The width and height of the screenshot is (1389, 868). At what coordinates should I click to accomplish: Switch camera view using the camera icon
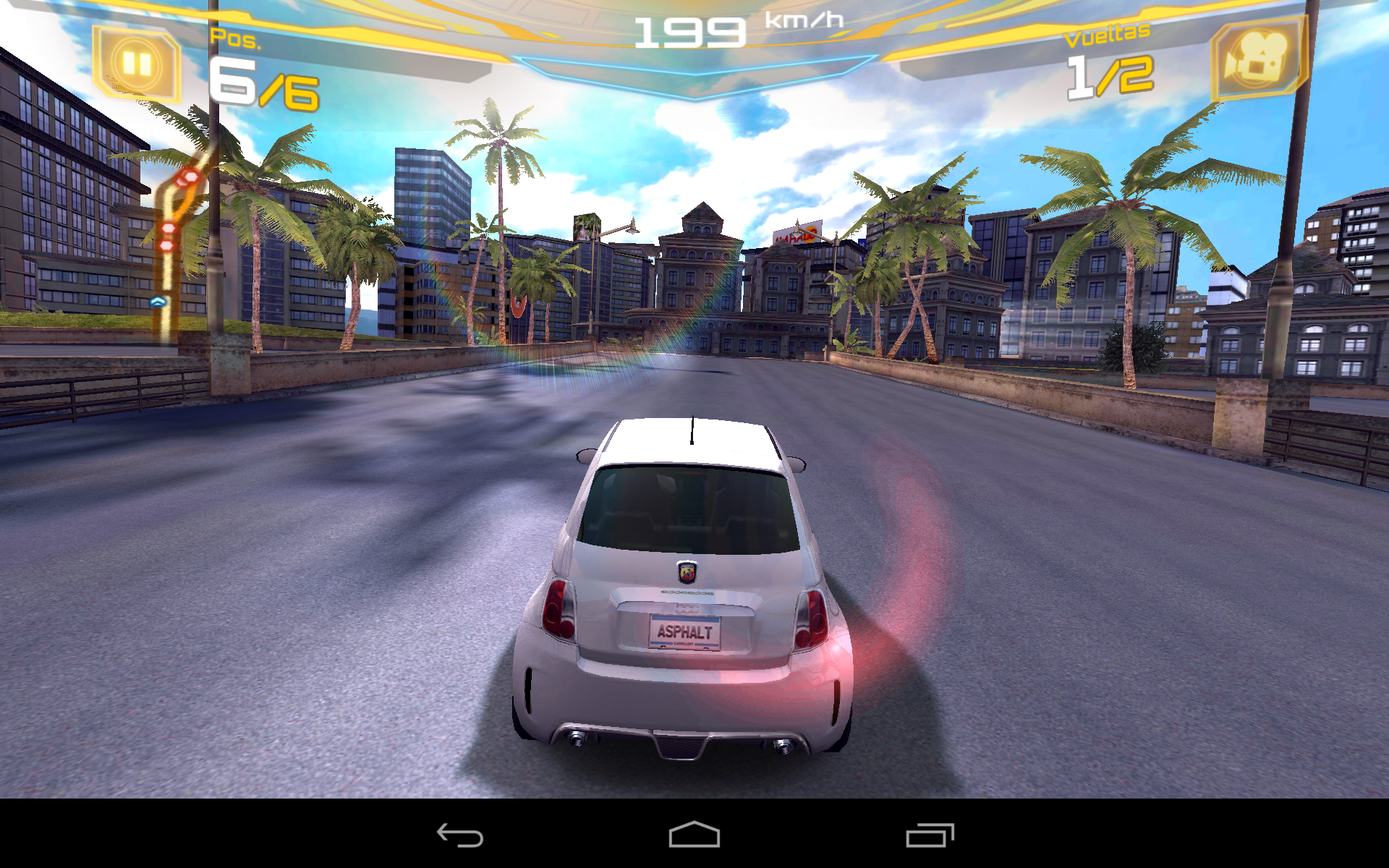1257,58
